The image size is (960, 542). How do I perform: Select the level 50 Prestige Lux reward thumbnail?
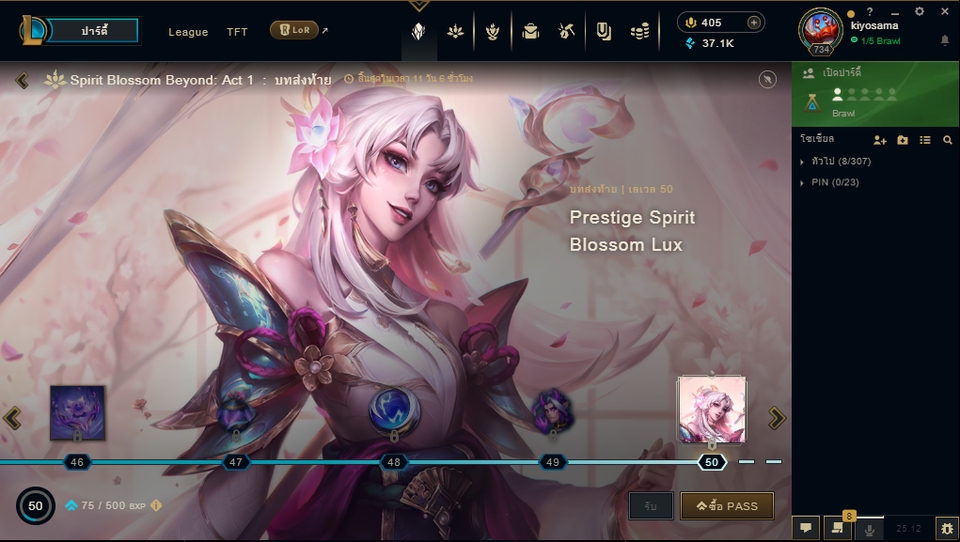[711, 409]
